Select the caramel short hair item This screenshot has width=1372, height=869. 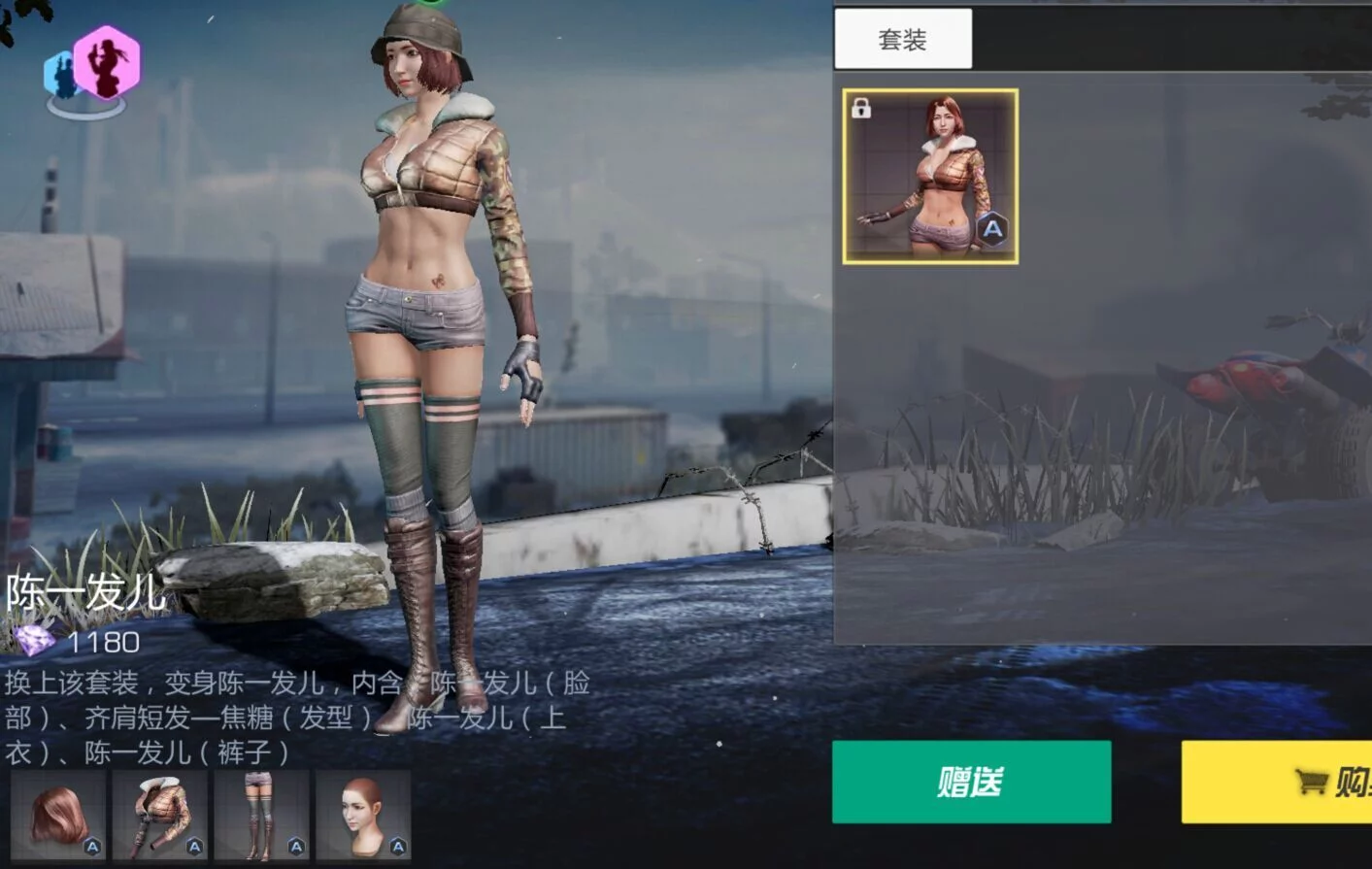[x=58, y=816]
